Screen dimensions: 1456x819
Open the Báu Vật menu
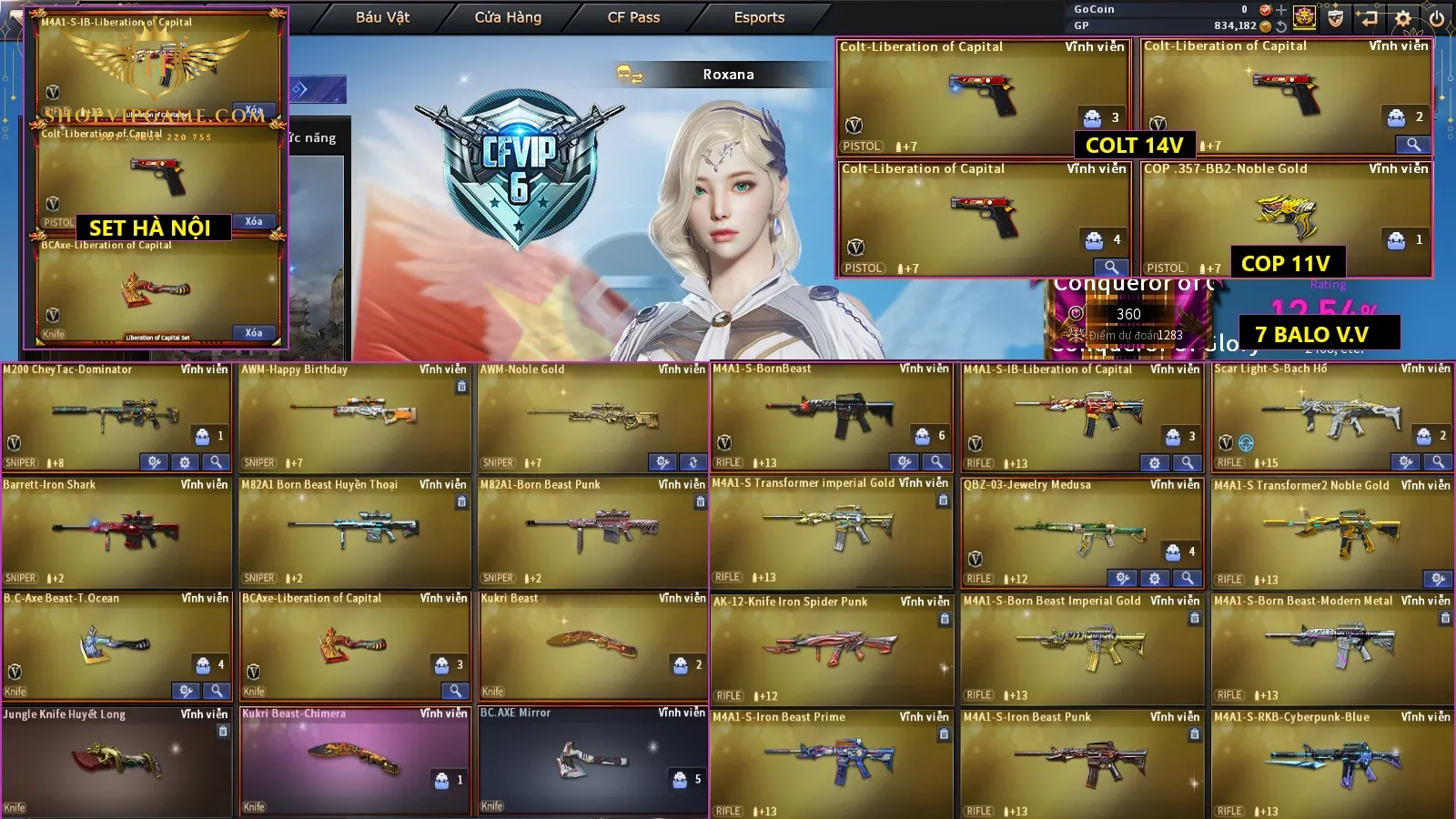(x=382, y=17)
